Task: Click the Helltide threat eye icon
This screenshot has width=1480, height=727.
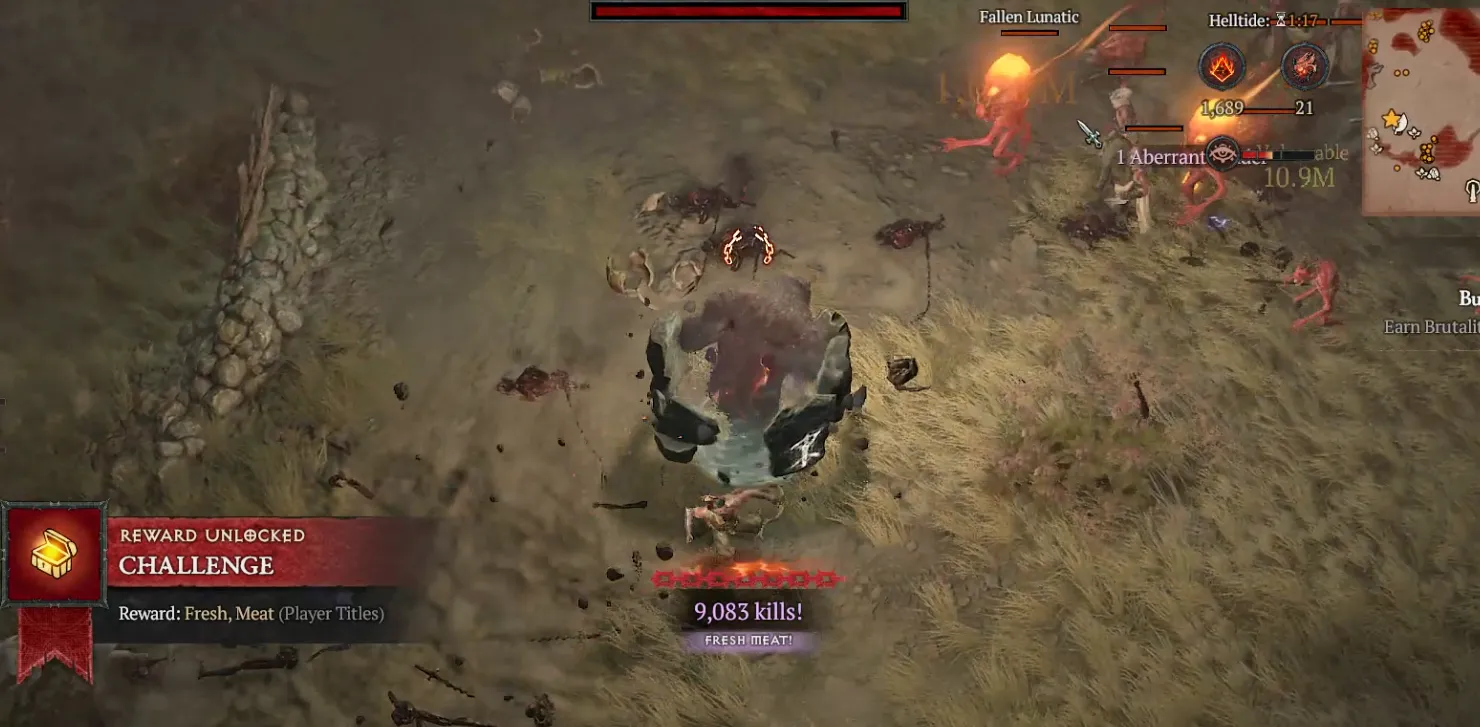Action: (1222, 153)
